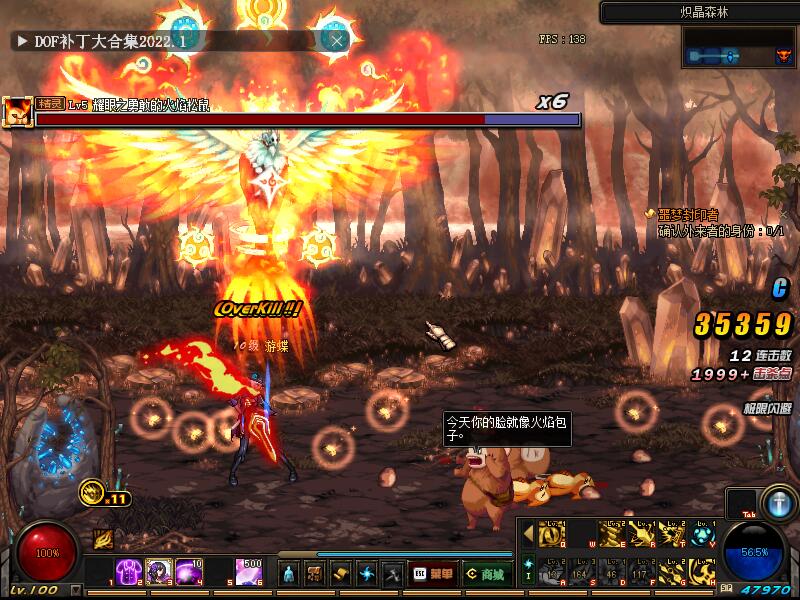The height and width of the screenshot is (600, 800).
Task: Open the blue swirl skill menu icon
Action: point(367,574)
